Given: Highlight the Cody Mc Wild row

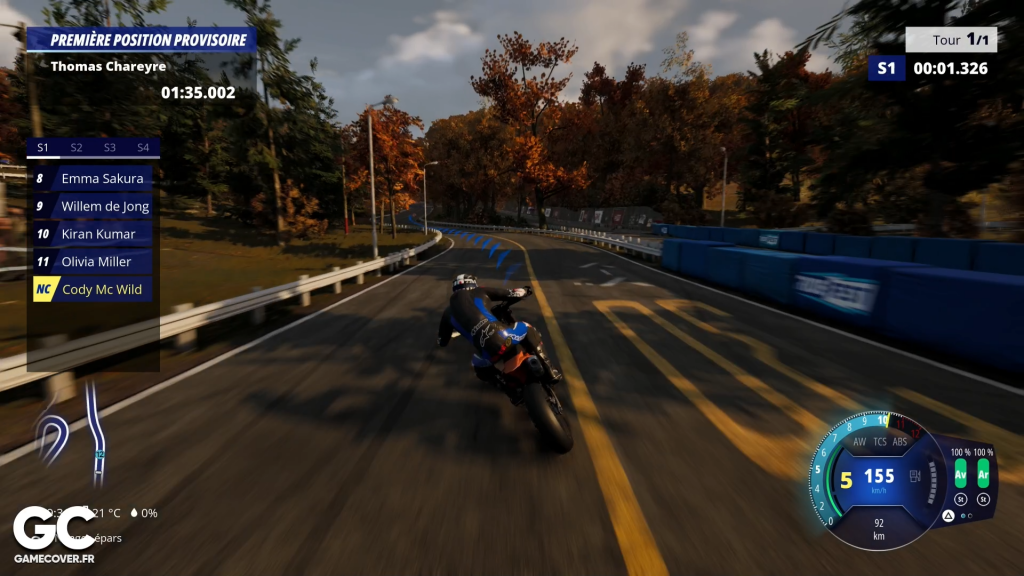Looking at the screenshot, I should click(91, 290).
